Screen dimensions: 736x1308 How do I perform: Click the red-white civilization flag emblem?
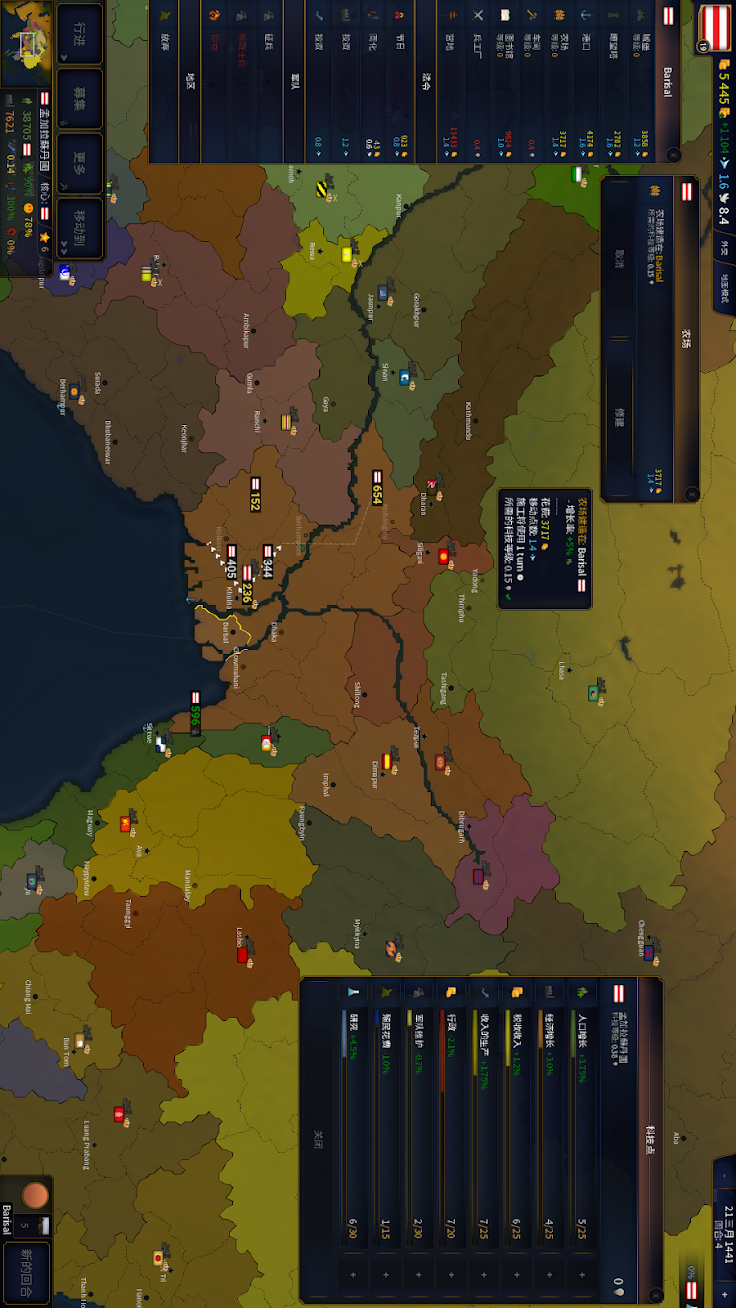click(715, 25)
